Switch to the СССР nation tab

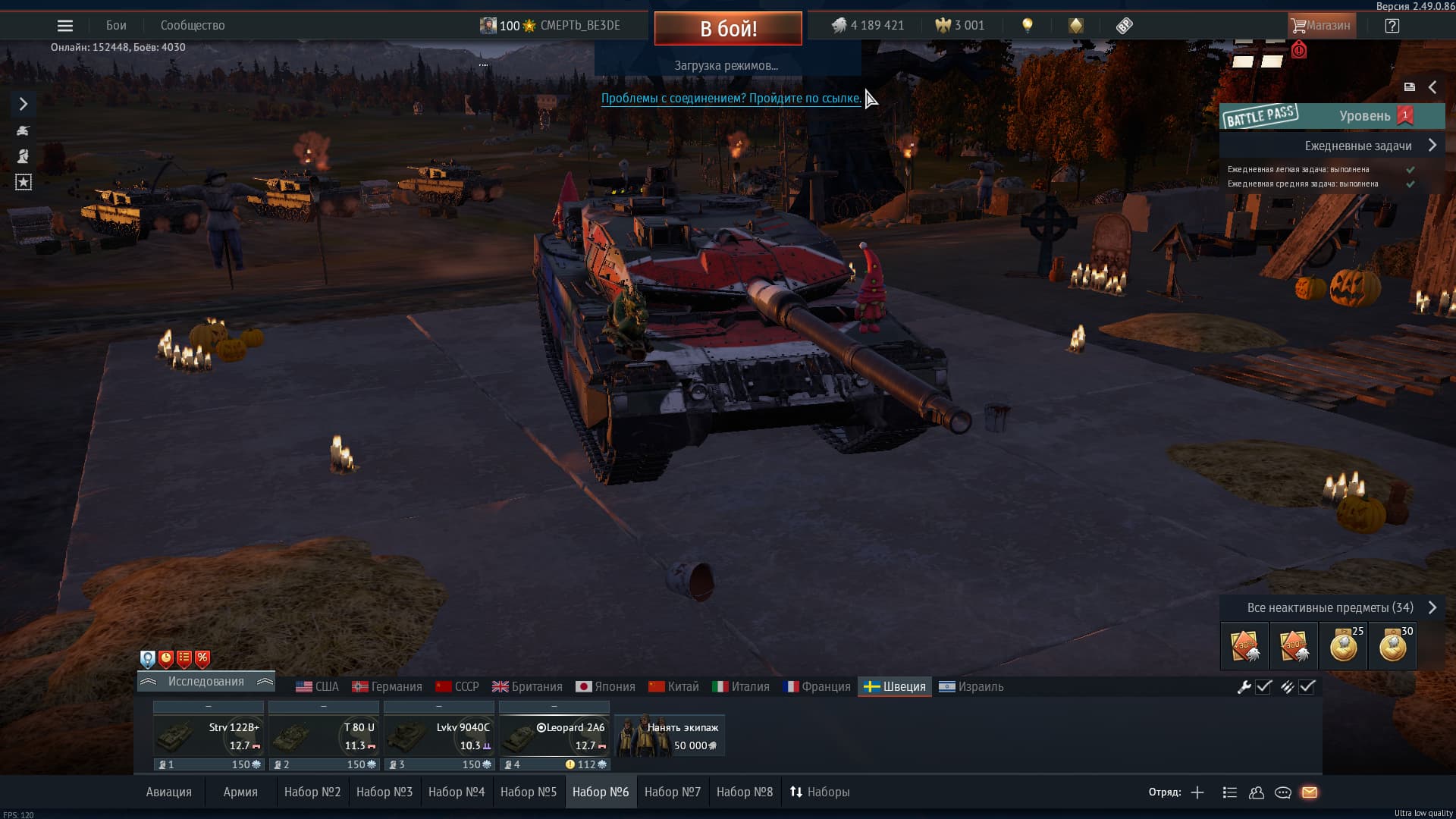click(x=457, y=687)
